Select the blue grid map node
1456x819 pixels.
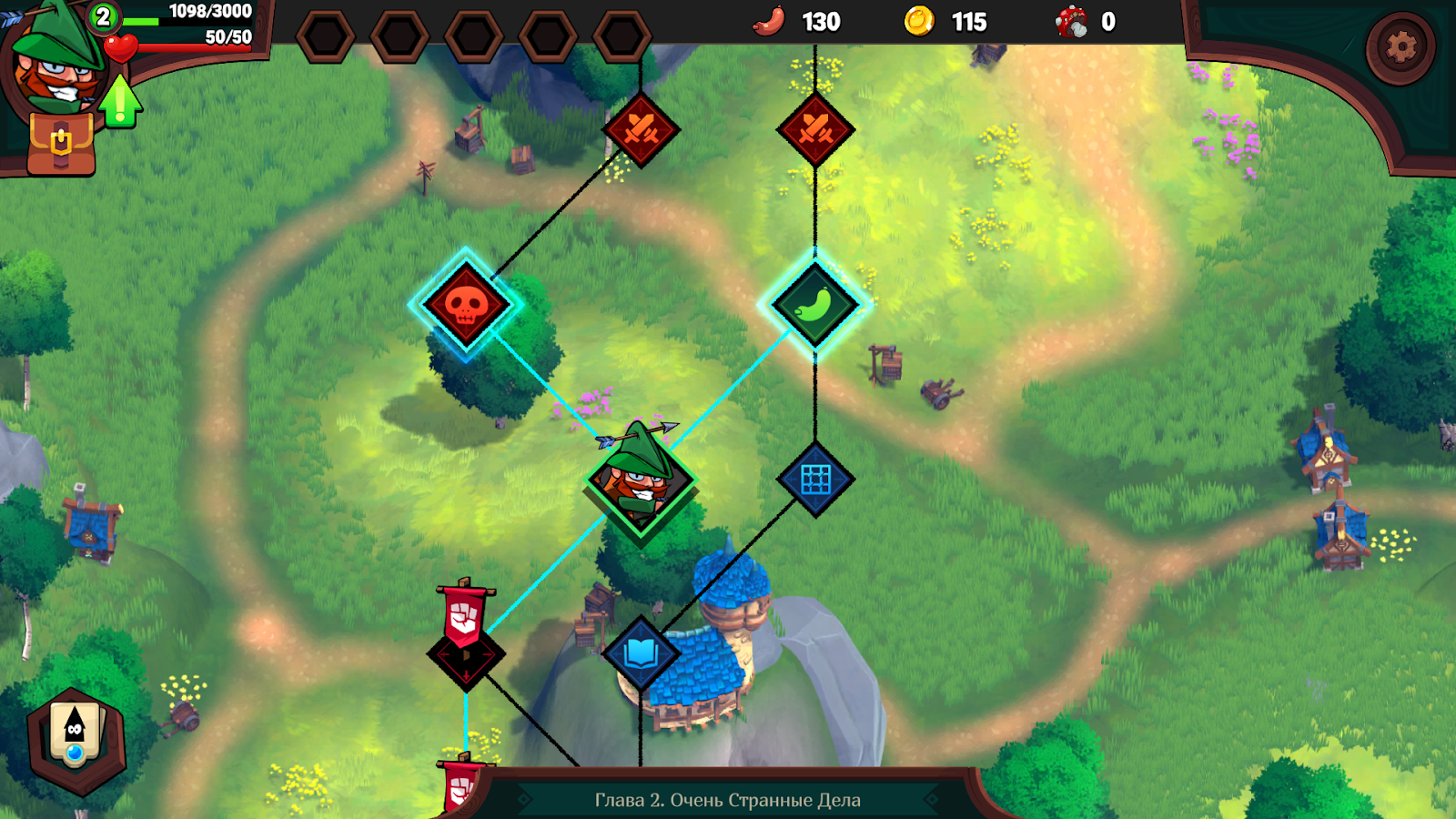815,480
